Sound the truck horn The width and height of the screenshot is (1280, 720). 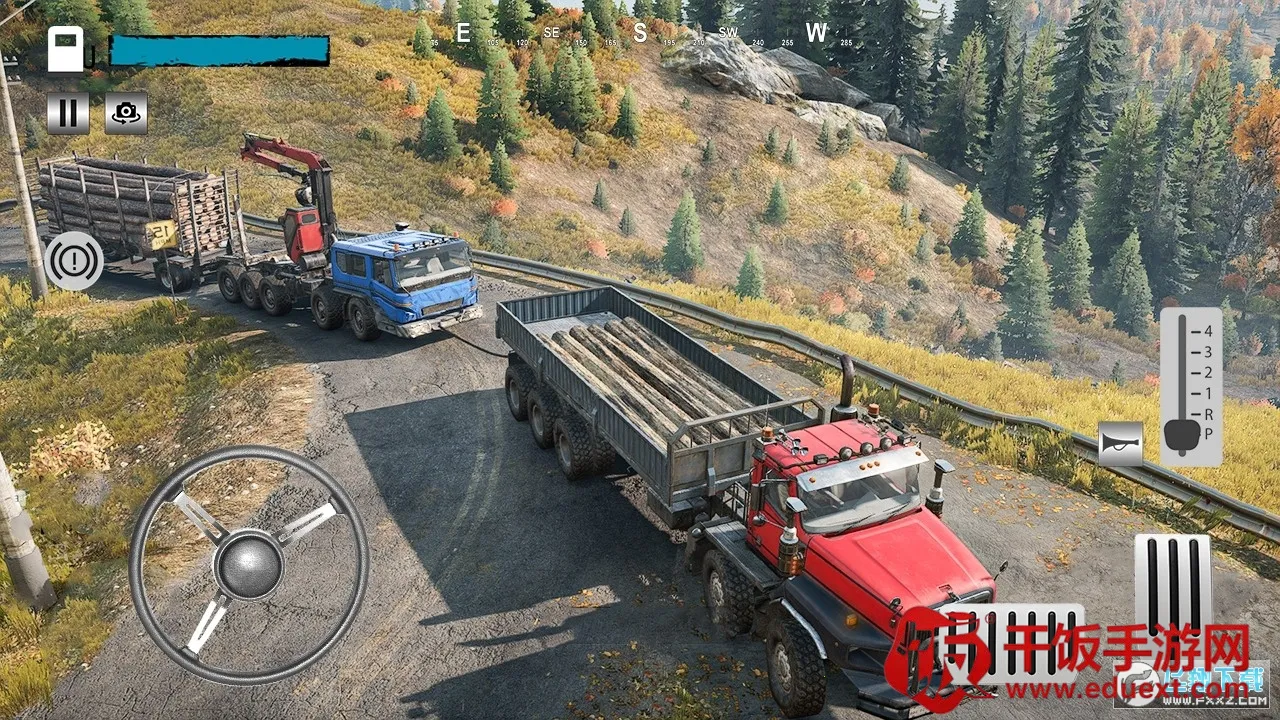pos(1120,443)
